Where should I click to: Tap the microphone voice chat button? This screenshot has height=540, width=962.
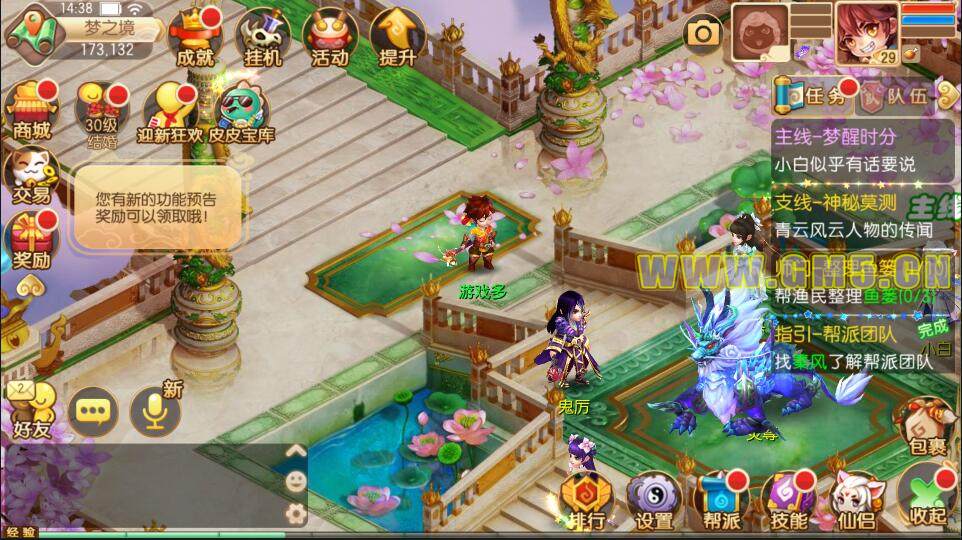pos(155,410)
